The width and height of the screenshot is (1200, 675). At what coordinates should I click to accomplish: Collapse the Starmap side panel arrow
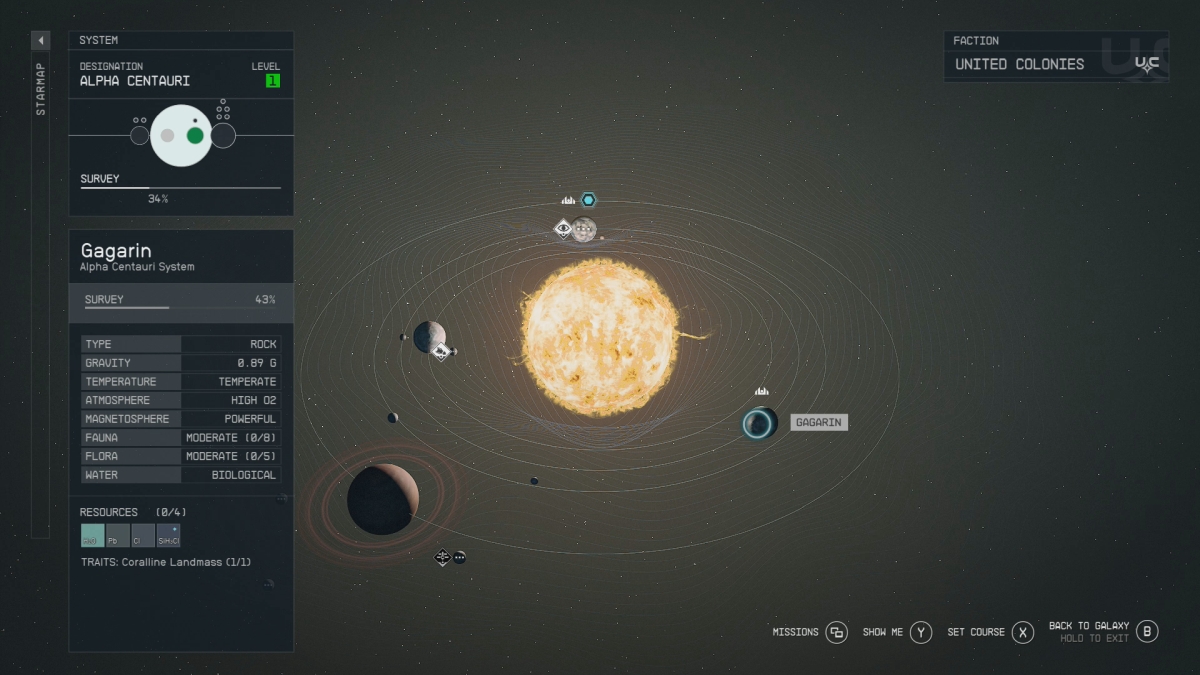tap(41, 41)
